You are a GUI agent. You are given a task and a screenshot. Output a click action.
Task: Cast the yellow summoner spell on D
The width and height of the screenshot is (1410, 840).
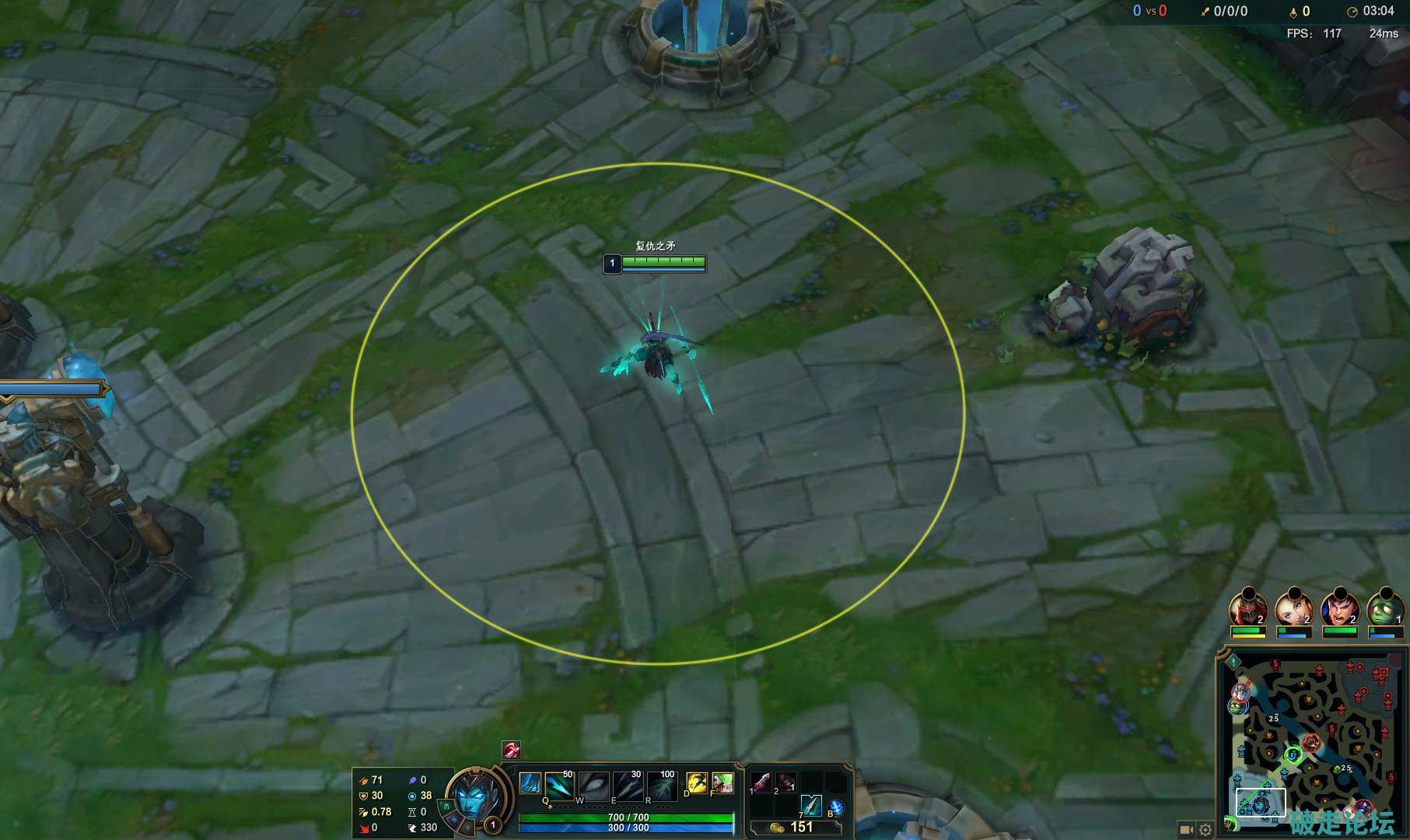tap(697, 782)
